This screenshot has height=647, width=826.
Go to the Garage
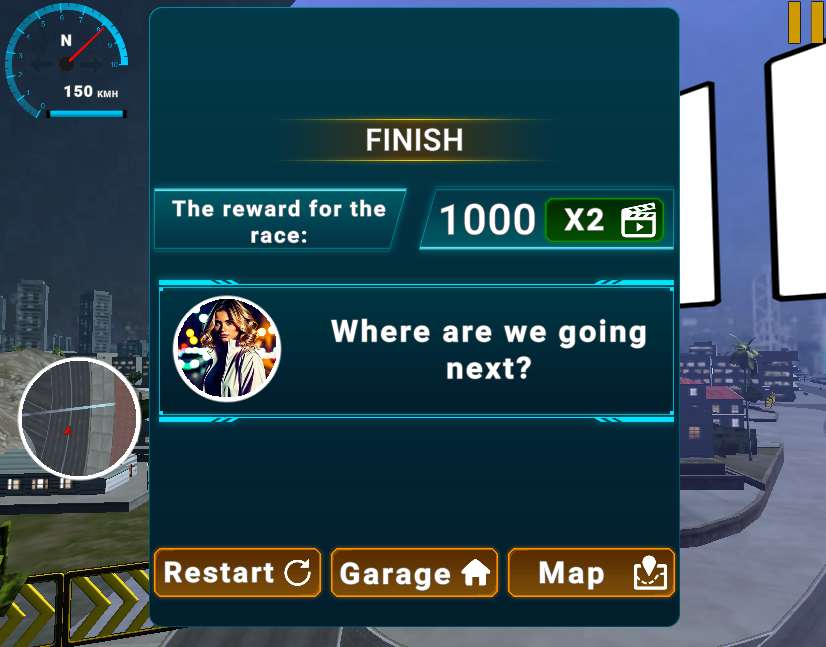[x=414, y=573]
